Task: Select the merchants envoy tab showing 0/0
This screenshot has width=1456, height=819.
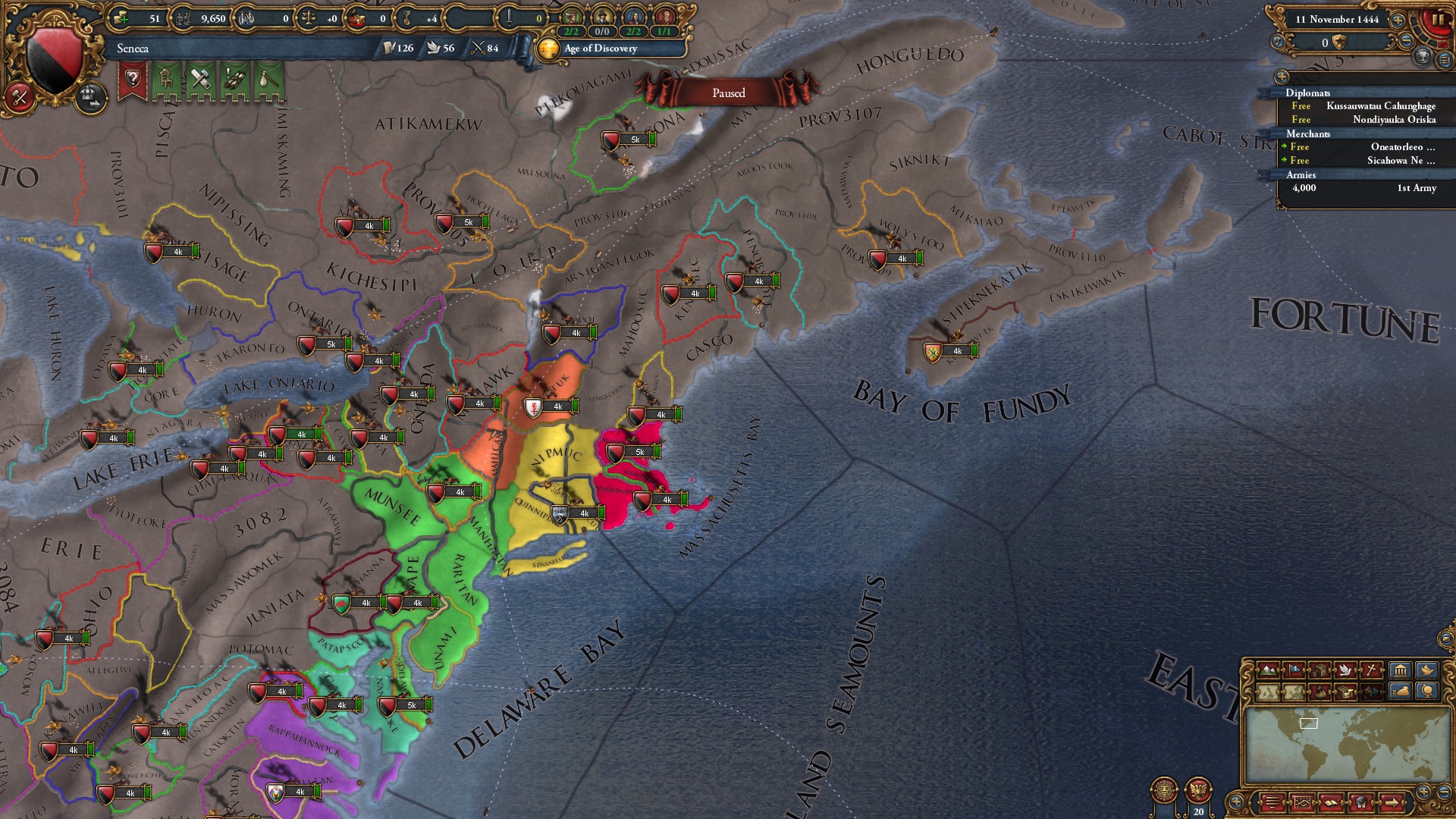Action: coord(601,32)
